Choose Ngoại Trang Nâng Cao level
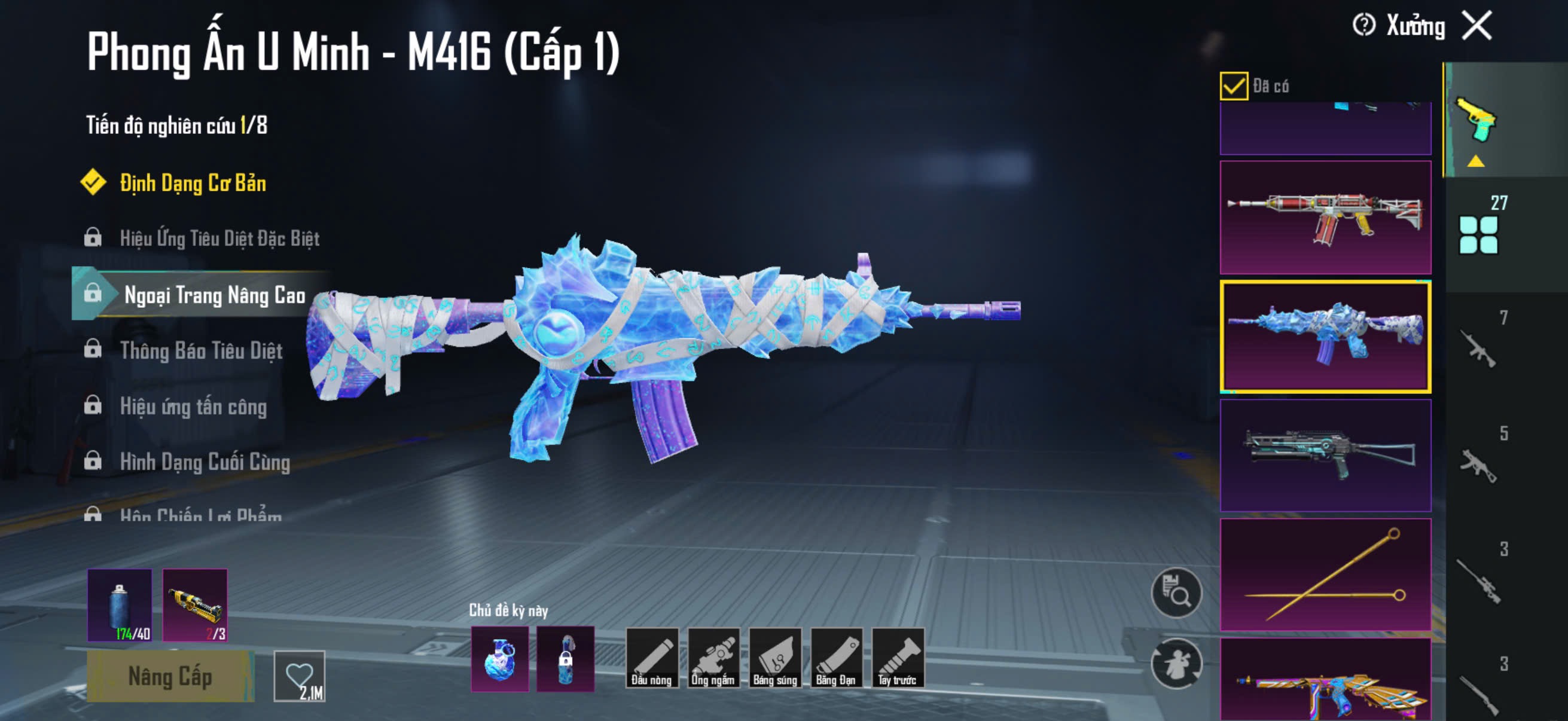This screenshot has width=1568, height=721. point(214,295)
